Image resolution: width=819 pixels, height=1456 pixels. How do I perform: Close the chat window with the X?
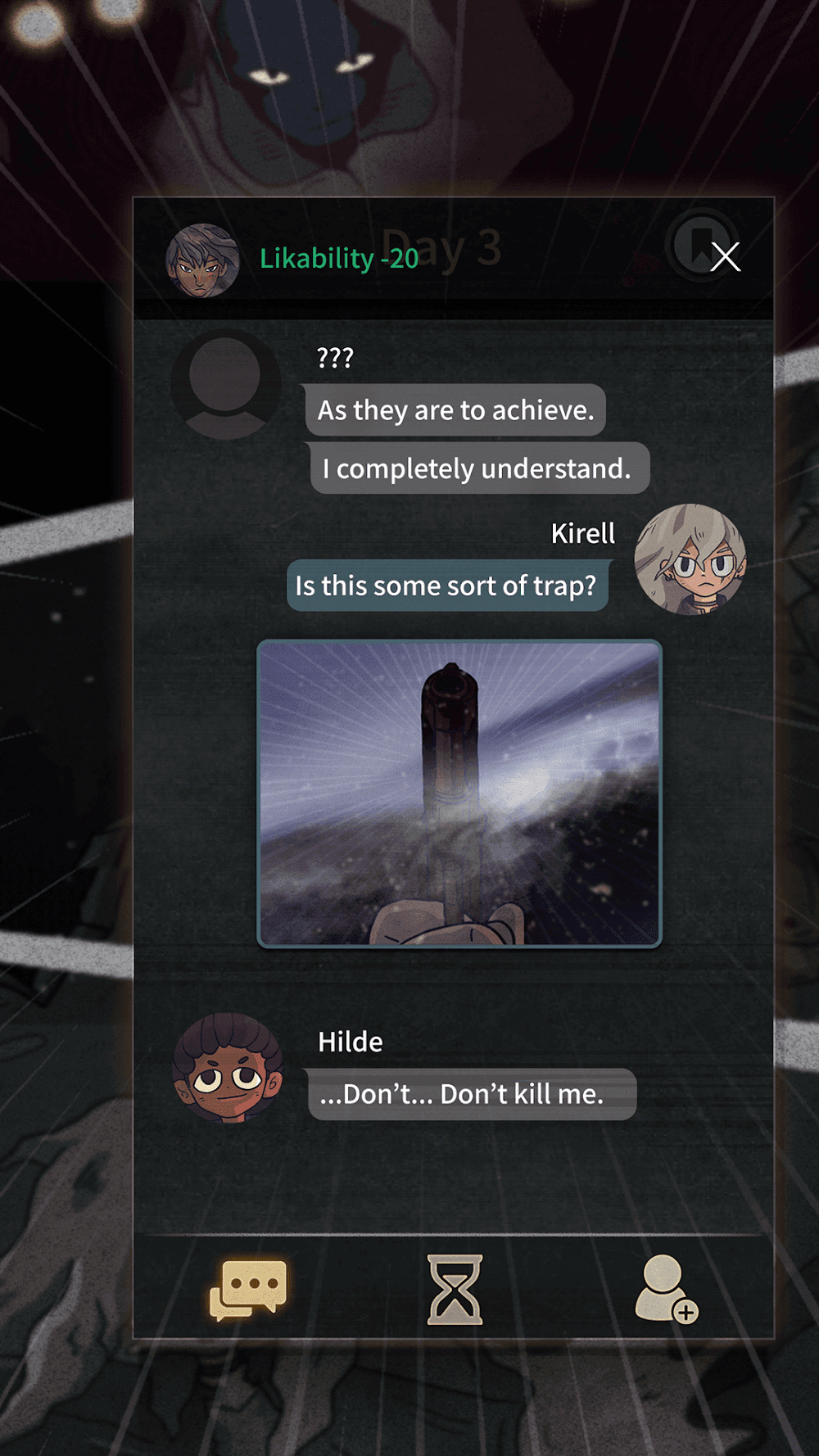click(725, 257)
